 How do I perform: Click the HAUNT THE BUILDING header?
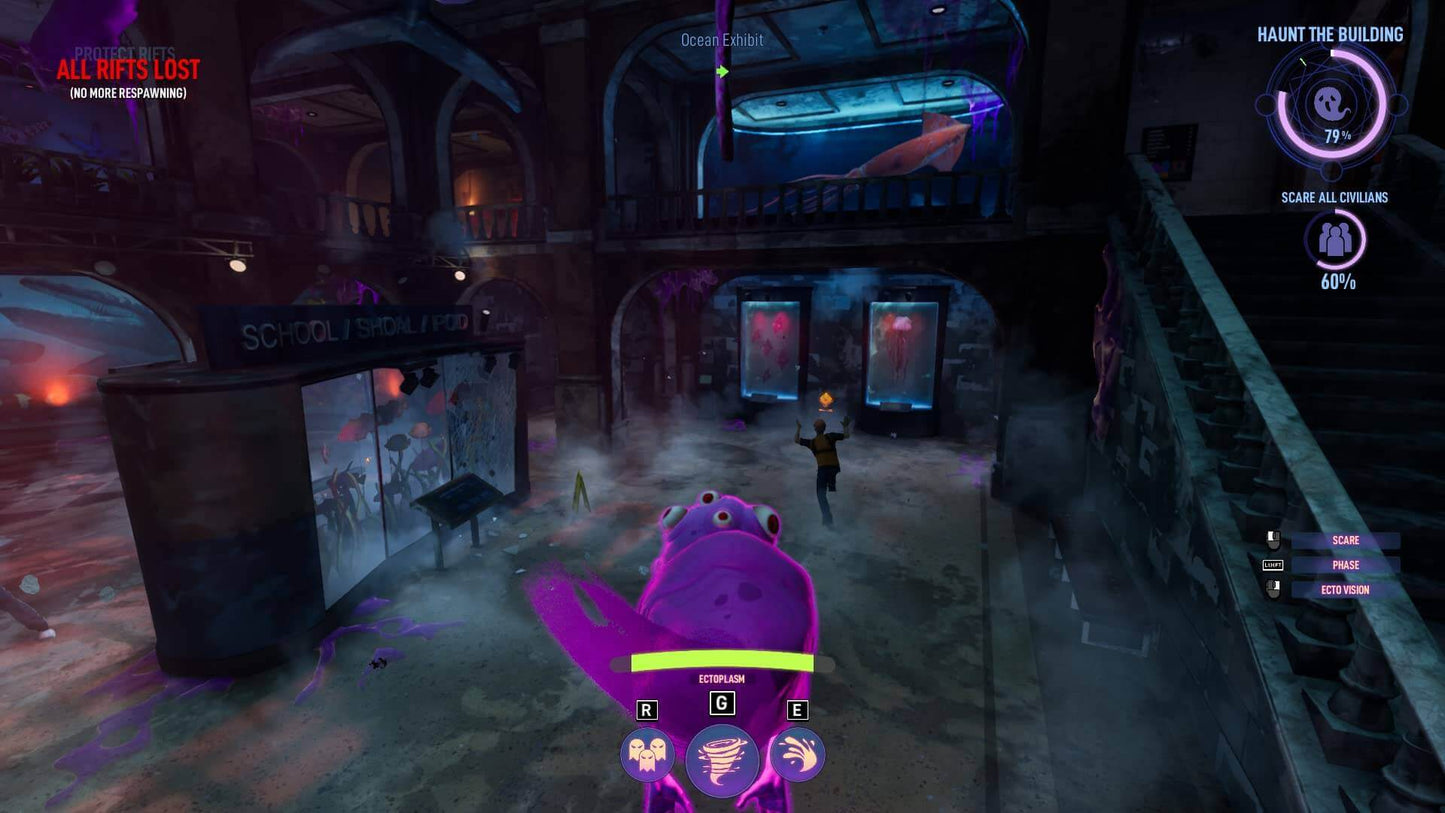(1330, 33)
